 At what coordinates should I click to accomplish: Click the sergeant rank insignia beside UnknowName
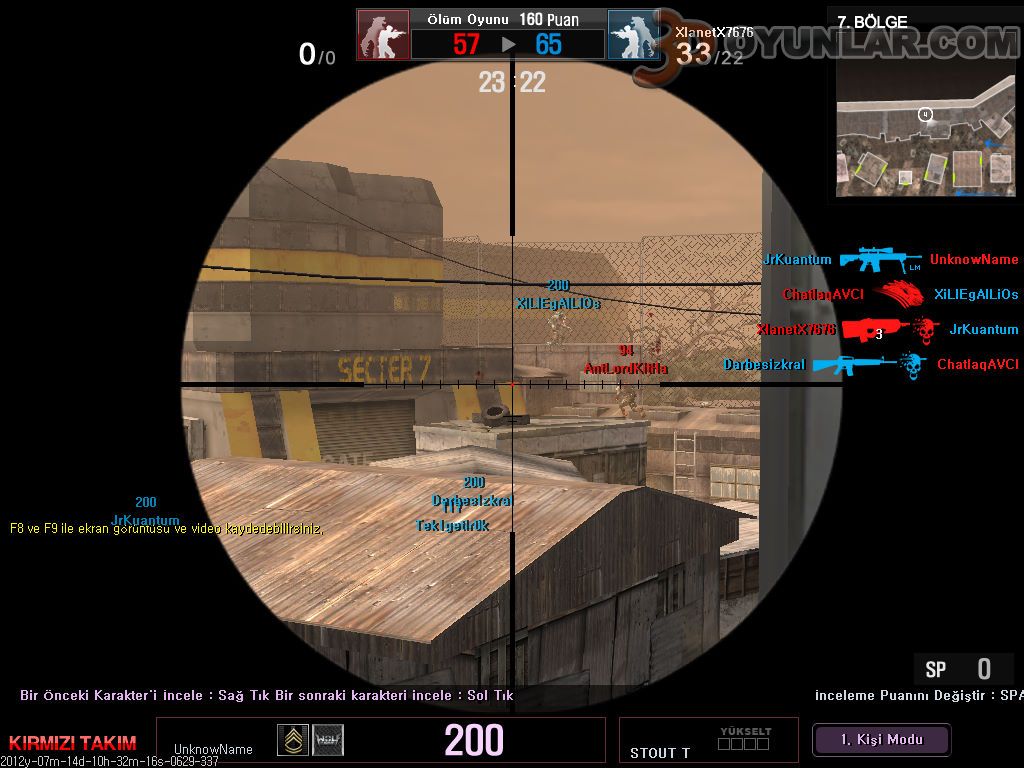coord(293,739)
